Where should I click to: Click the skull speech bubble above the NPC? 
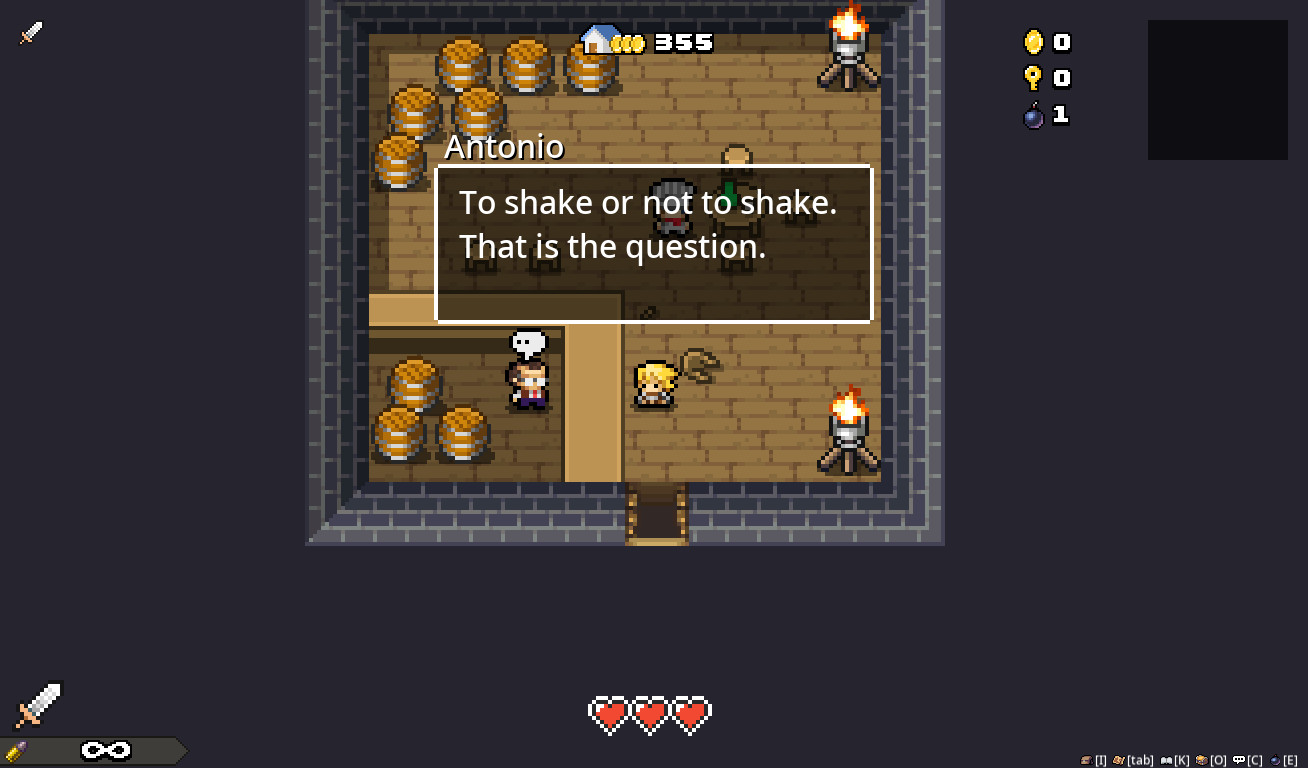point(527,343)
